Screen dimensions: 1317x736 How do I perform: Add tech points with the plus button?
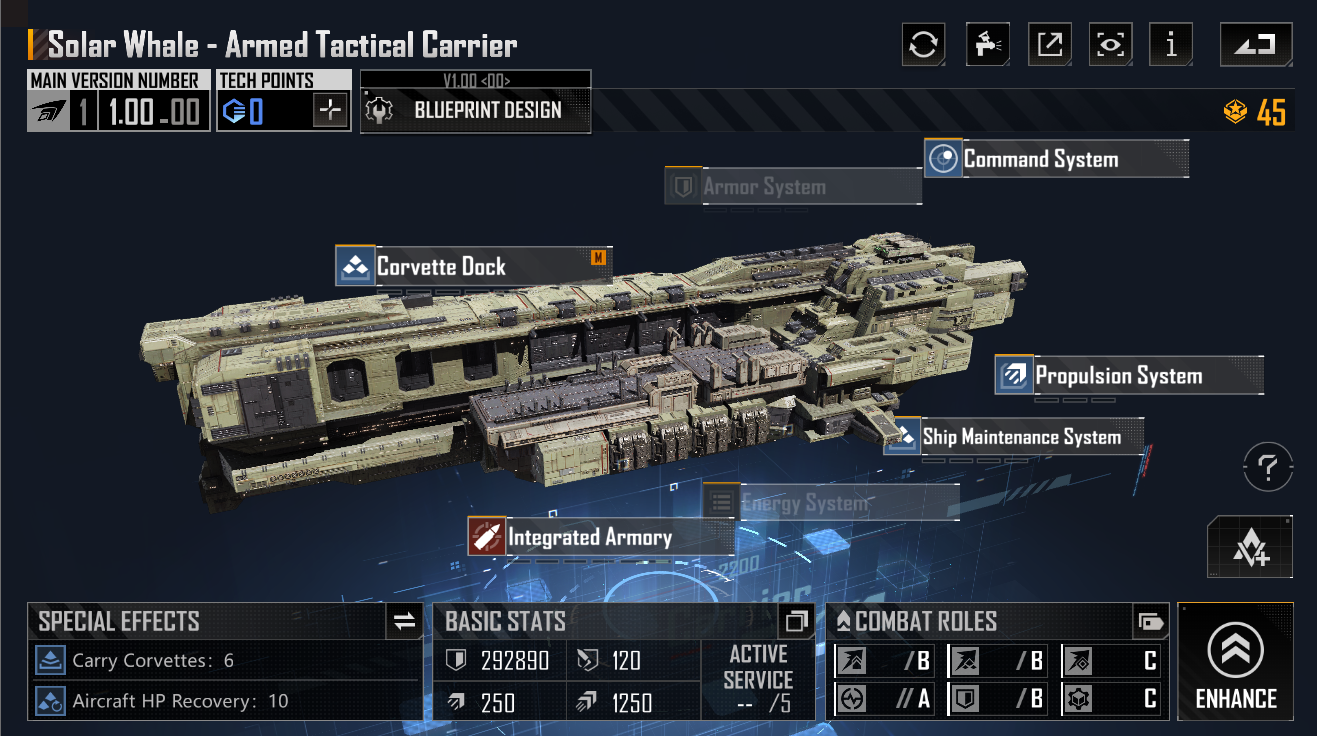point(329,111)
